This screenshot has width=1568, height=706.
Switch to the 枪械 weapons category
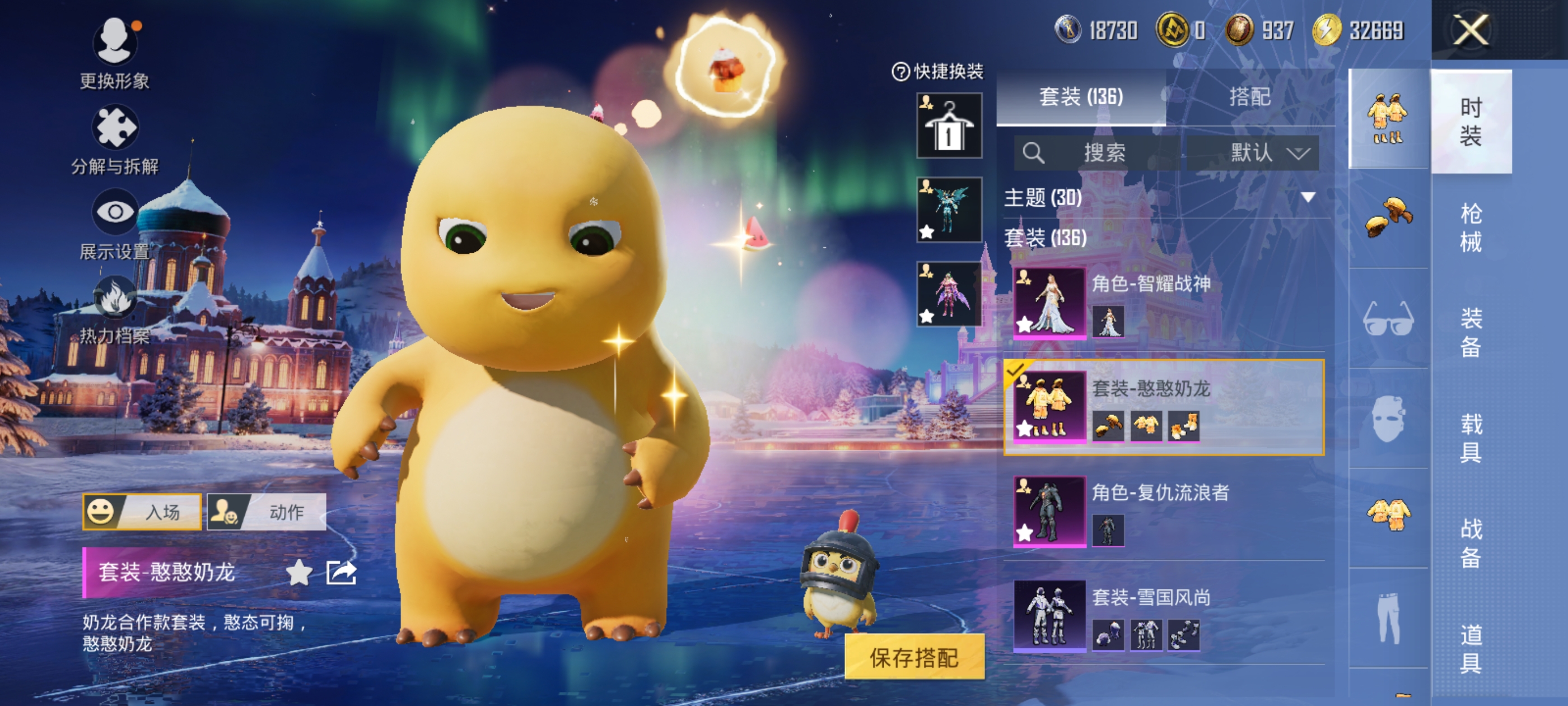[x=1470, y=226]
